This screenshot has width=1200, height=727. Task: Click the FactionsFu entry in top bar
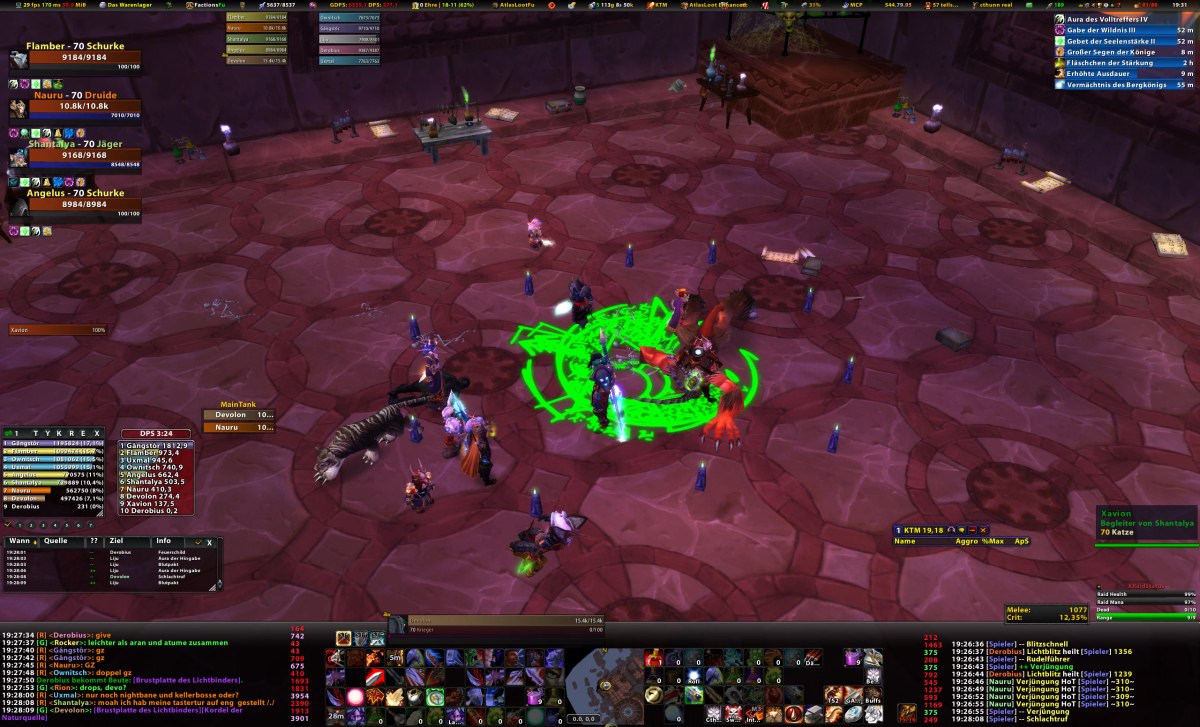click(x=207, y=5)
